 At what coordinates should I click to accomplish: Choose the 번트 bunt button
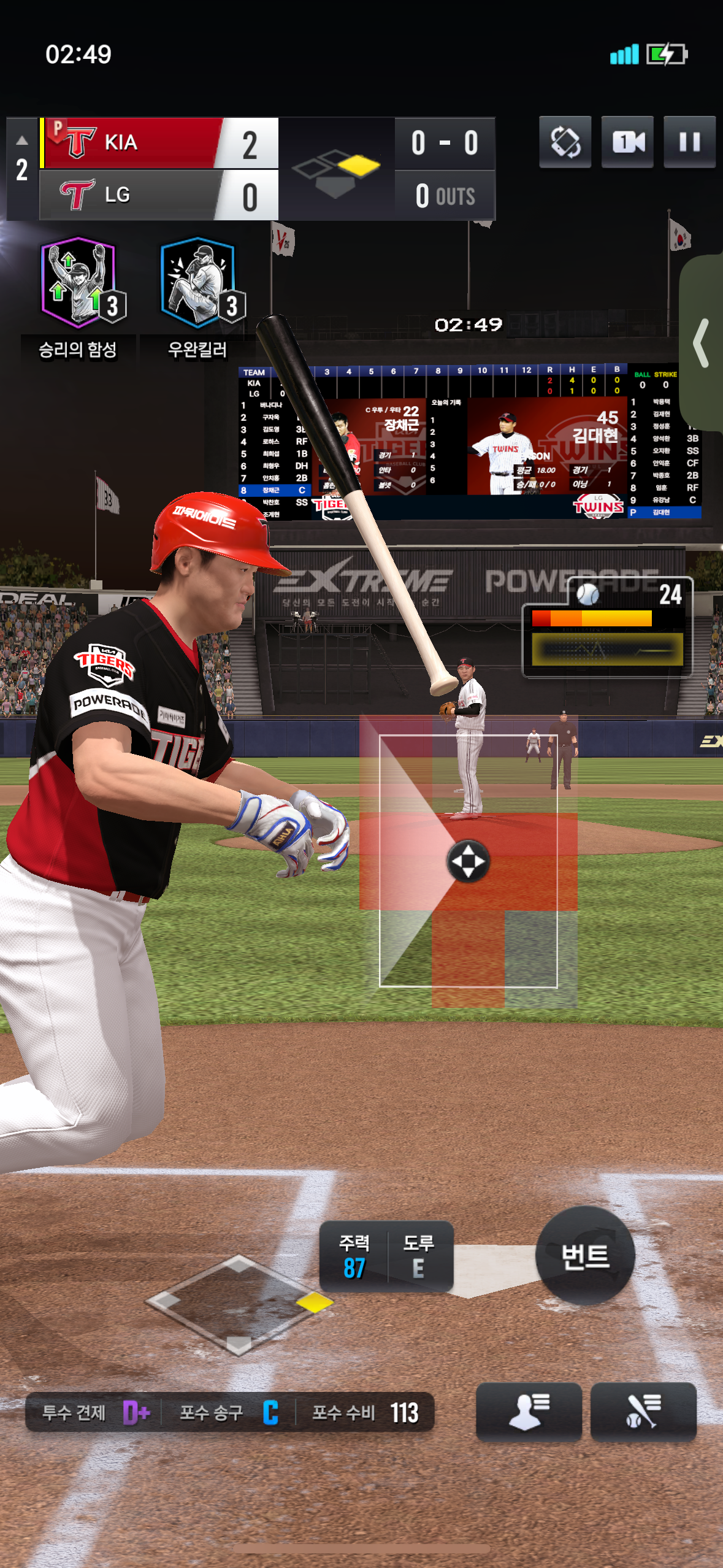point(585,1255)
